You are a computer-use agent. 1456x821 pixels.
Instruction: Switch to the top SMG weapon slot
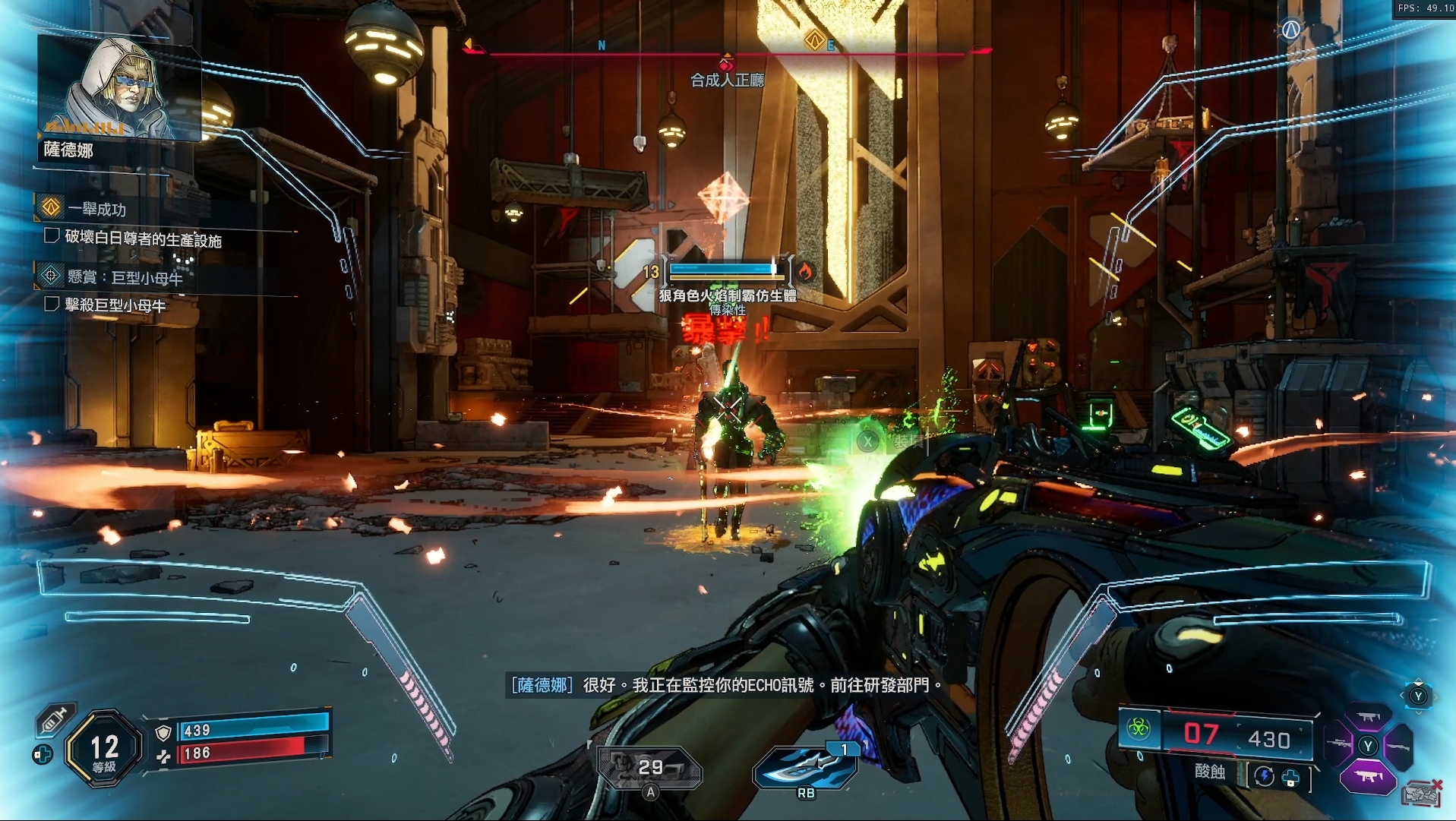pos(1369,717)
